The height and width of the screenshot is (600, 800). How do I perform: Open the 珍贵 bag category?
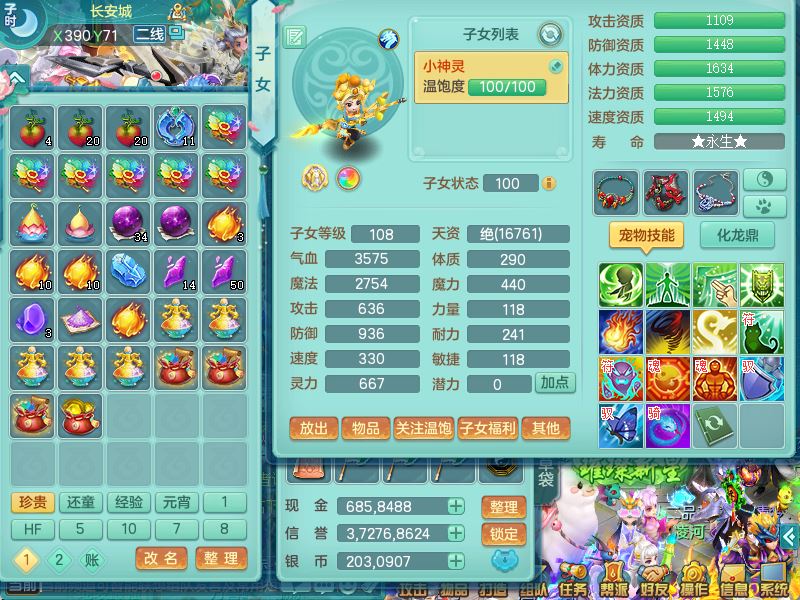click(x=33, y=502)
